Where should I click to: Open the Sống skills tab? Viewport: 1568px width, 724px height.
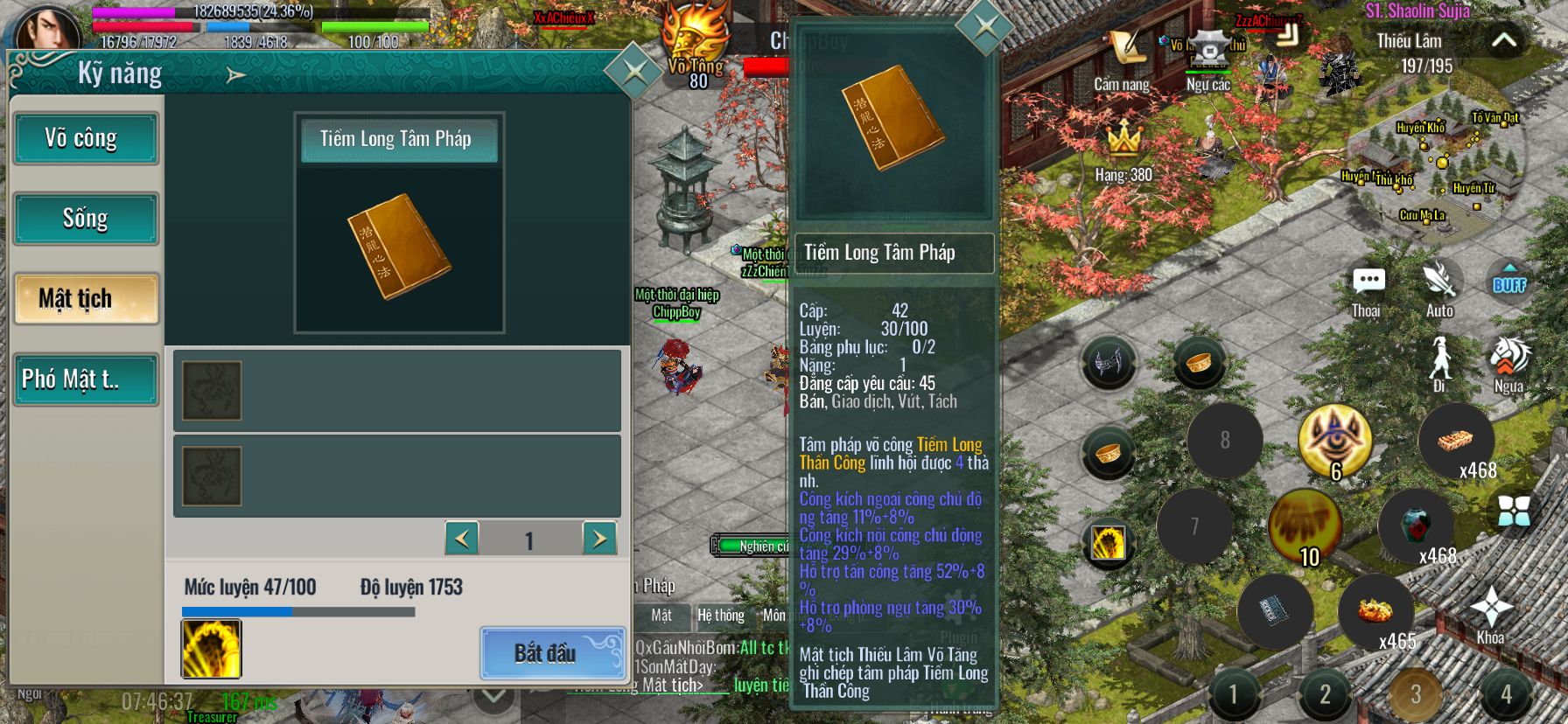[x=86, y=219]
